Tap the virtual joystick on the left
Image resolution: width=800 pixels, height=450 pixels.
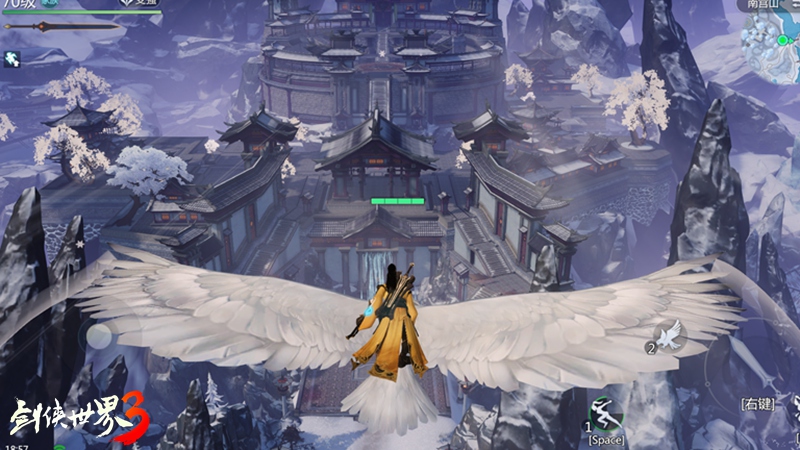[x=97, y=336]
